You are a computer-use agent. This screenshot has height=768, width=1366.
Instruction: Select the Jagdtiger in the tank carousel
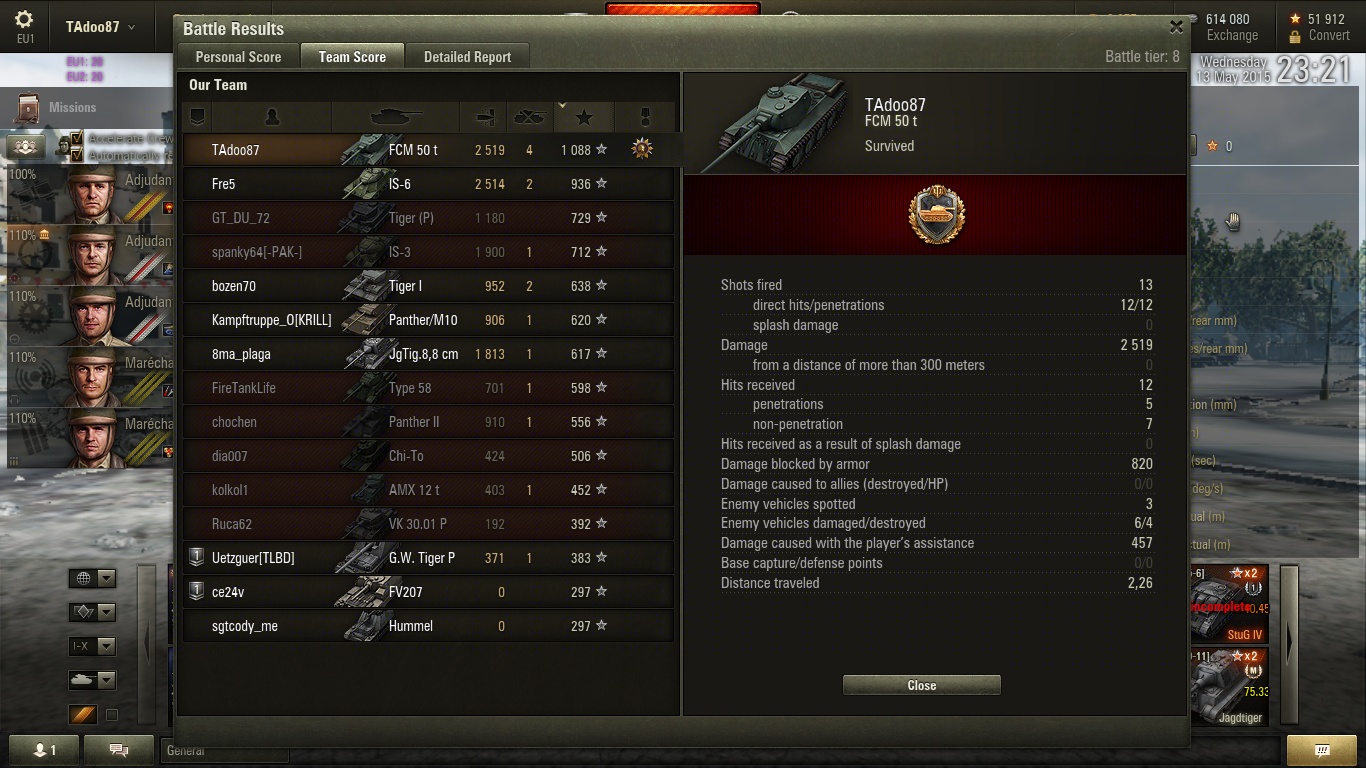tap(1228, 689)
